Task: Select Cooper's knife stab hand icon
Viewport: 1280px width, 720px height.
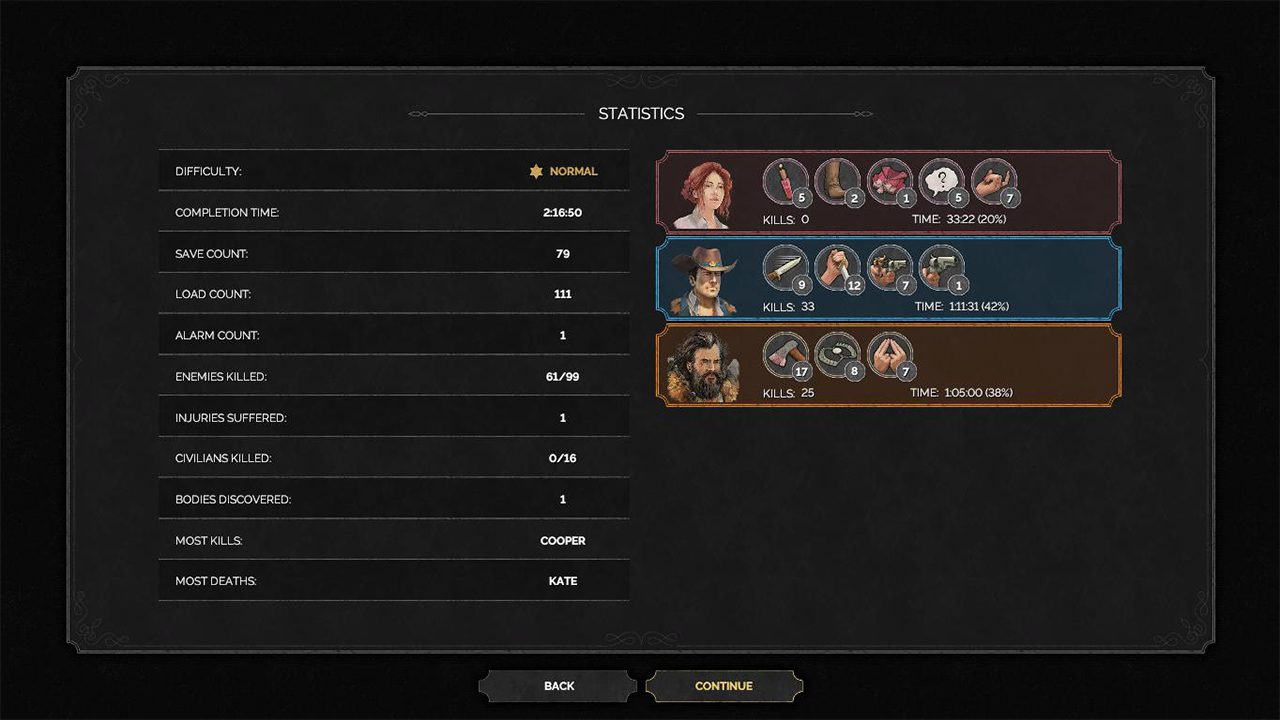Action: pos(837,268)
